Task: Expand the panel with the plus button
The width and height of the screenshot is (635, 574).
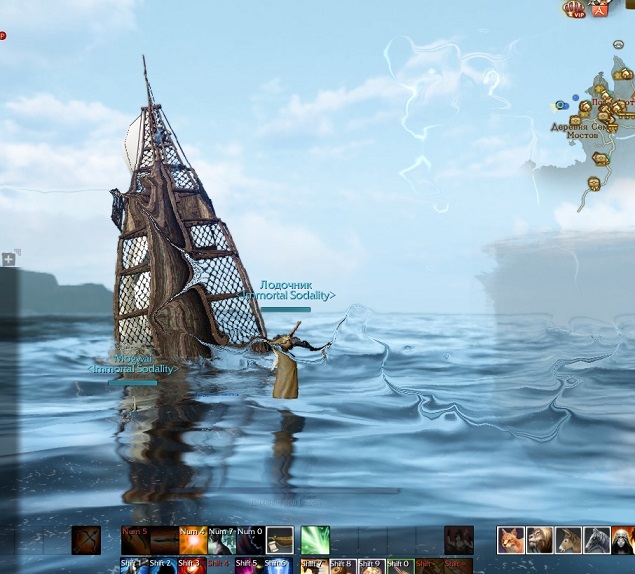Action: (x=8, y=259)
